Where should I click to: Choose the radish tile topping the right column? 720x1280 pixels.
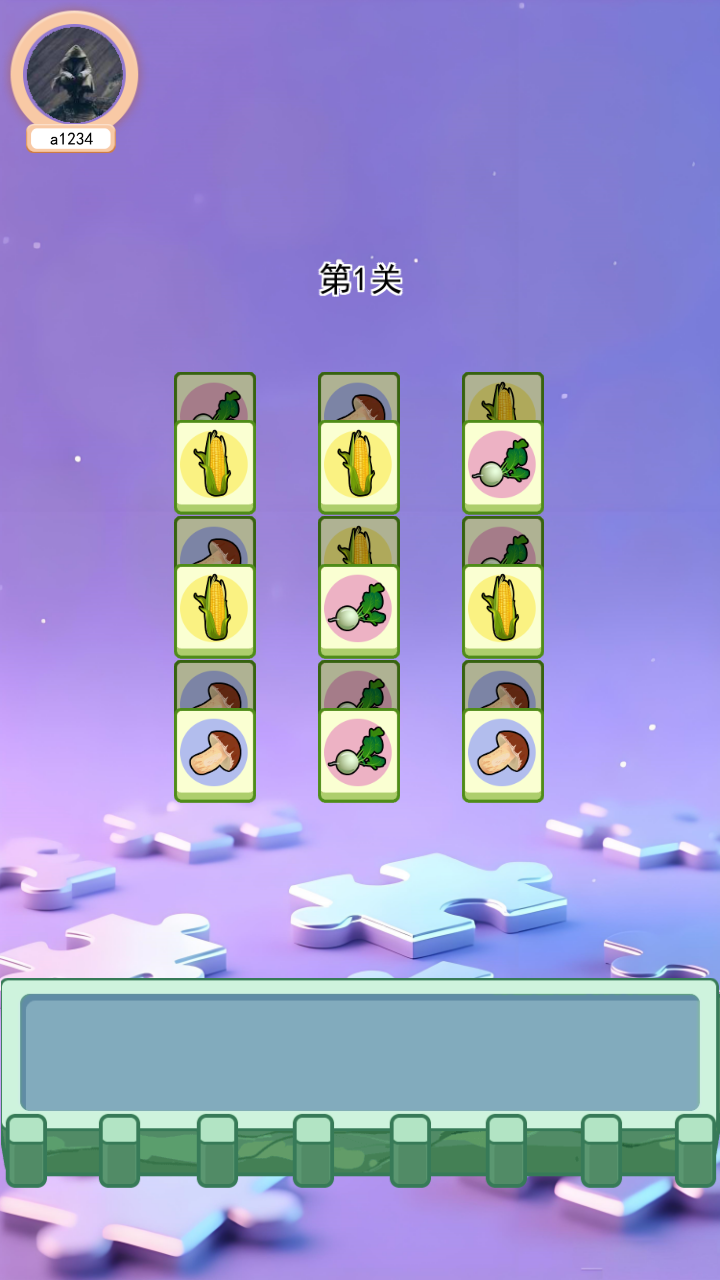(503, 466)
